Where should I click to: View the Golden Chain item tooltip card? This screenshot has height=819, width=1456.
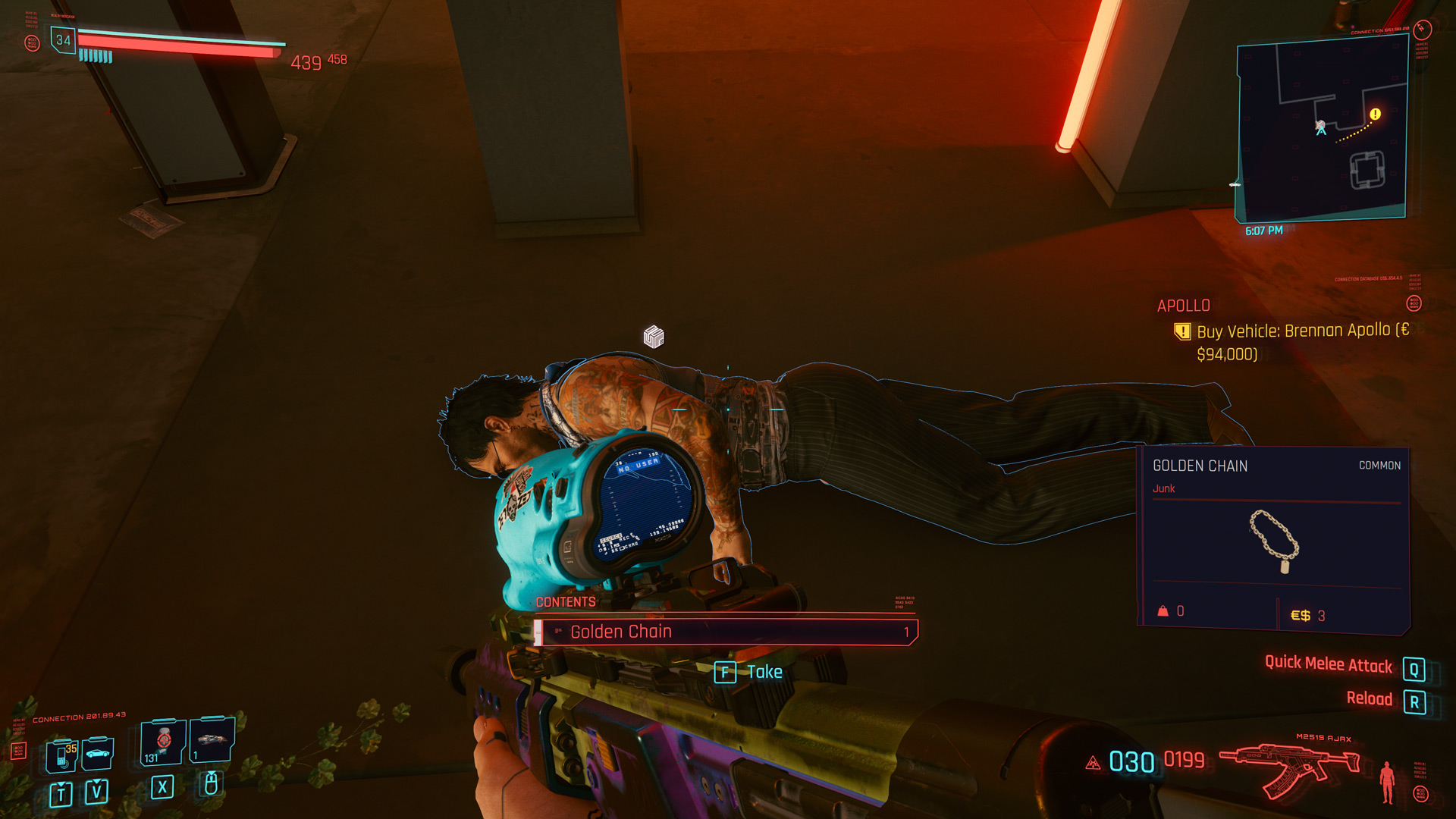coord(1273,539)
